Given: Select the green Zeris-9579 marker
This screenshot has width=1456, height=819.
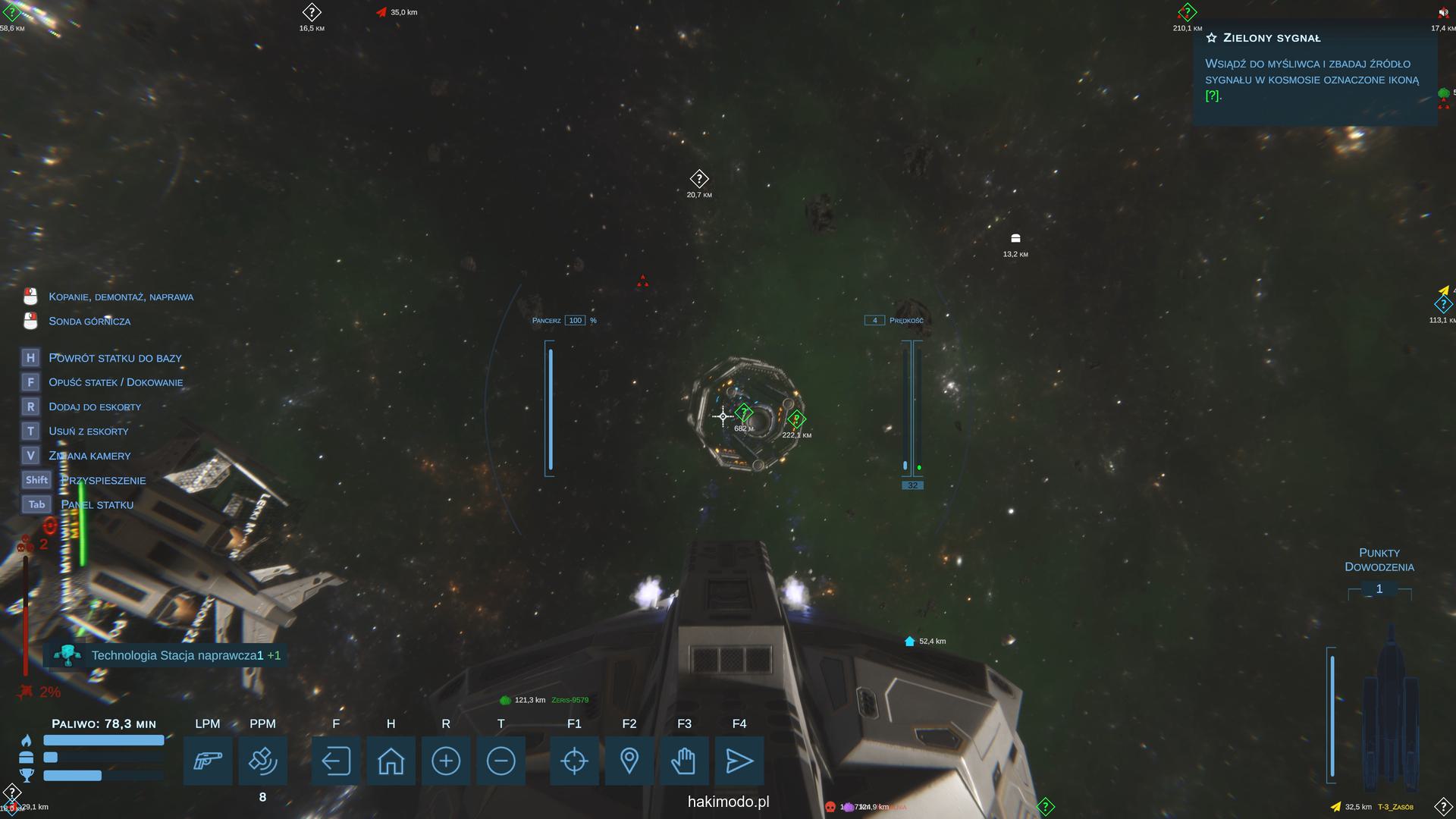Looking at the screenshot, I should pyautogui.click(x=506, y=700).
